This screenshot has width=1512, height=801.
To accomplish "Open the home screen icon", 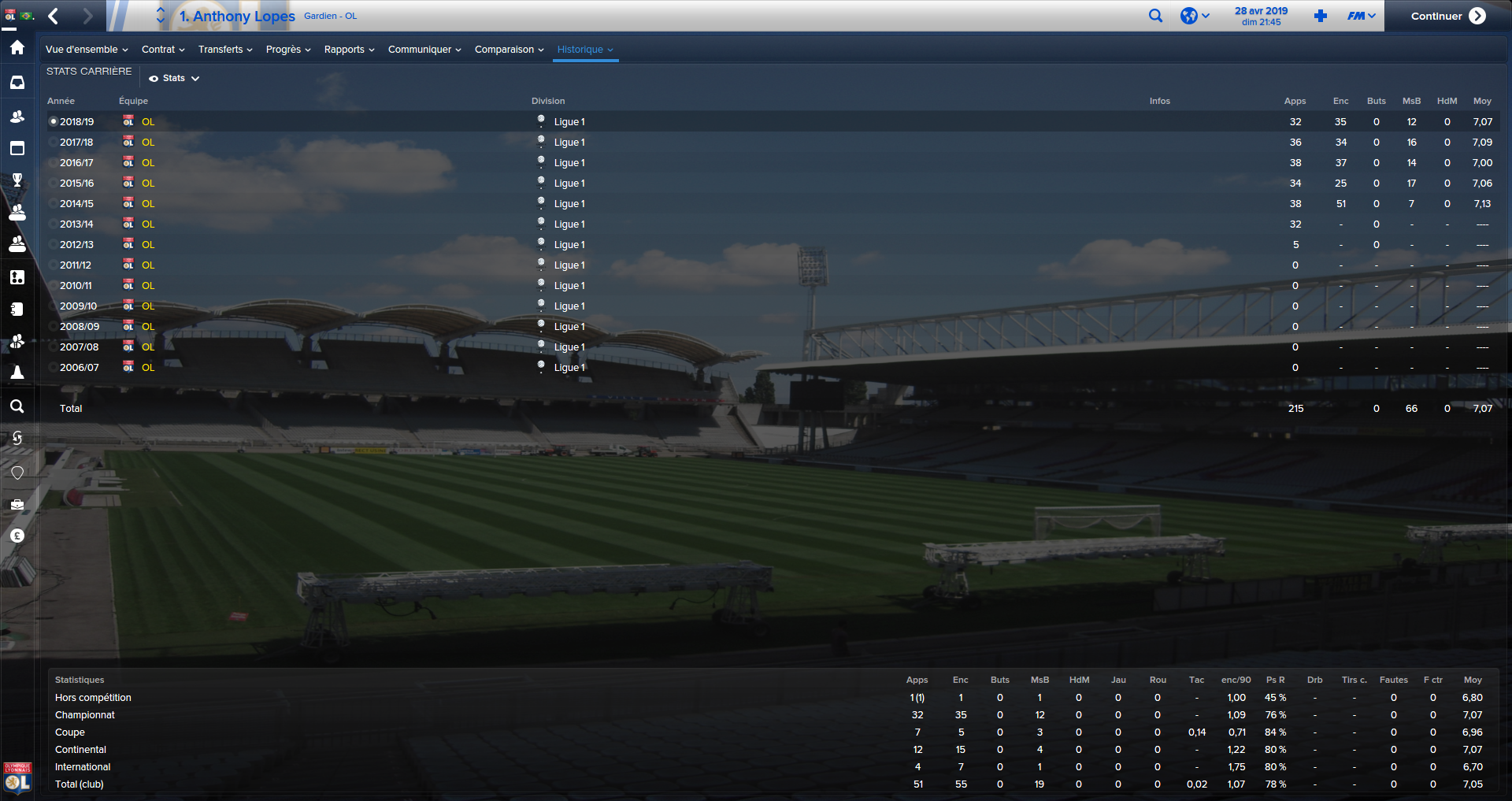I will click(x=17, y=47).
